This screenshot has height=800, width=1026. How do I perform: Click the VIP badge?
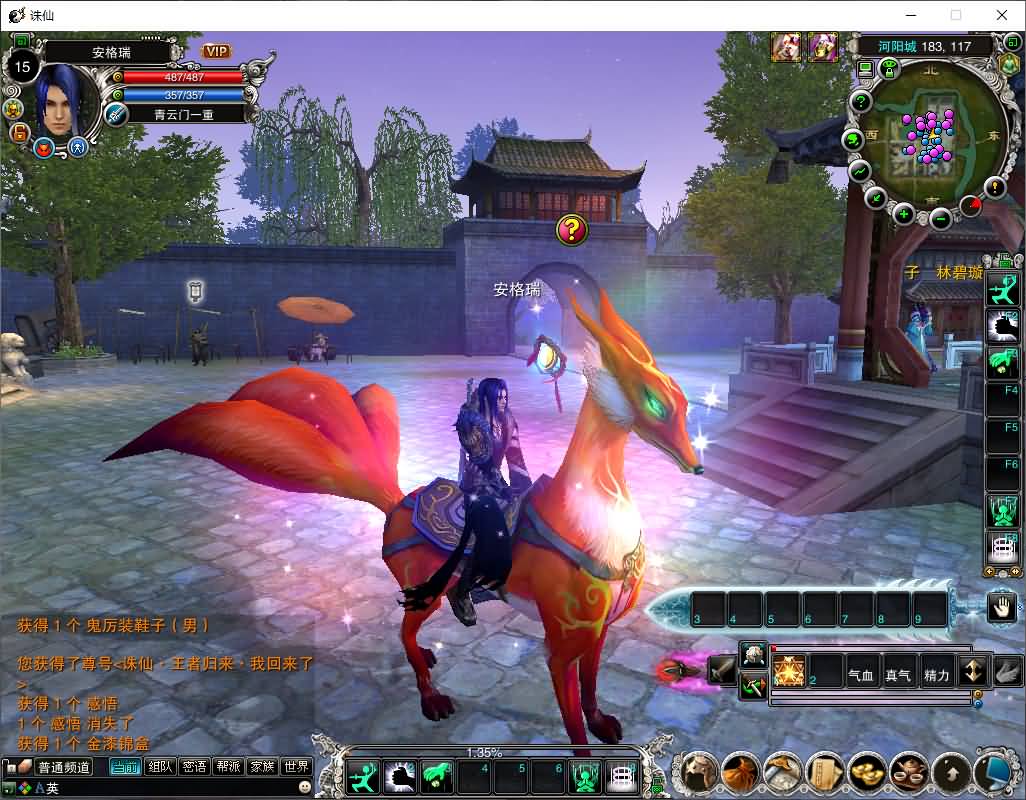(x=216, y=51)
